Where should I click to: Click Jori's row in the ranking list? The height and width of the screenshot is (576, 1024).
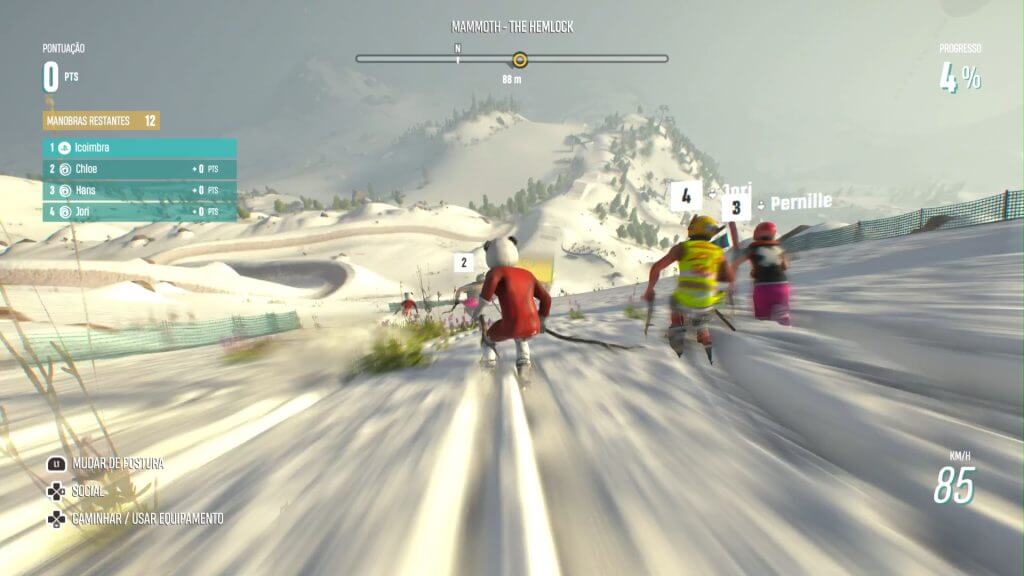pyautogui.click(x=140, y=211)
